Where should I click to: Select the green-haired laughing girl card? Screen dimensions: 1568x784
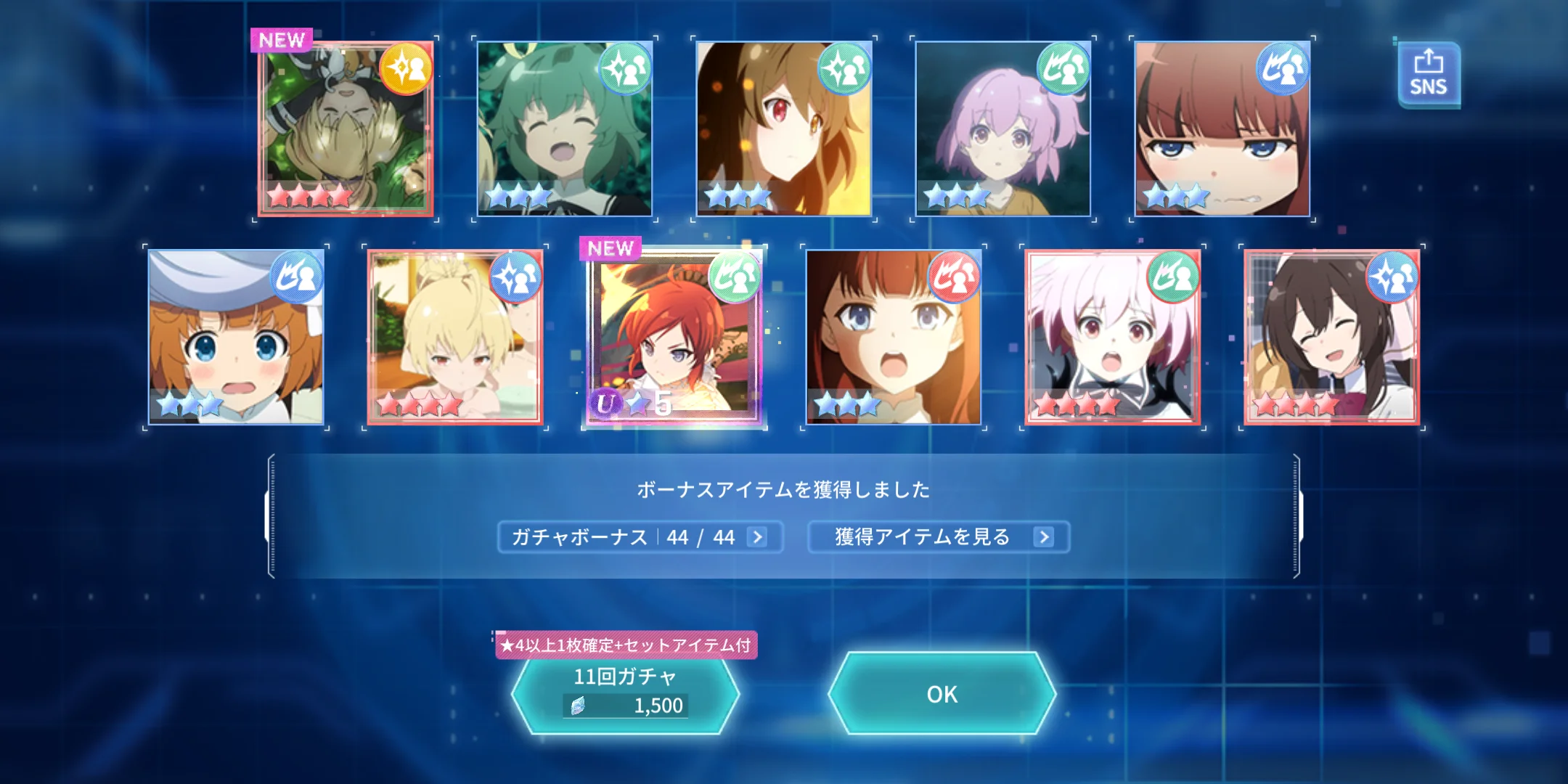coord(565,128)
